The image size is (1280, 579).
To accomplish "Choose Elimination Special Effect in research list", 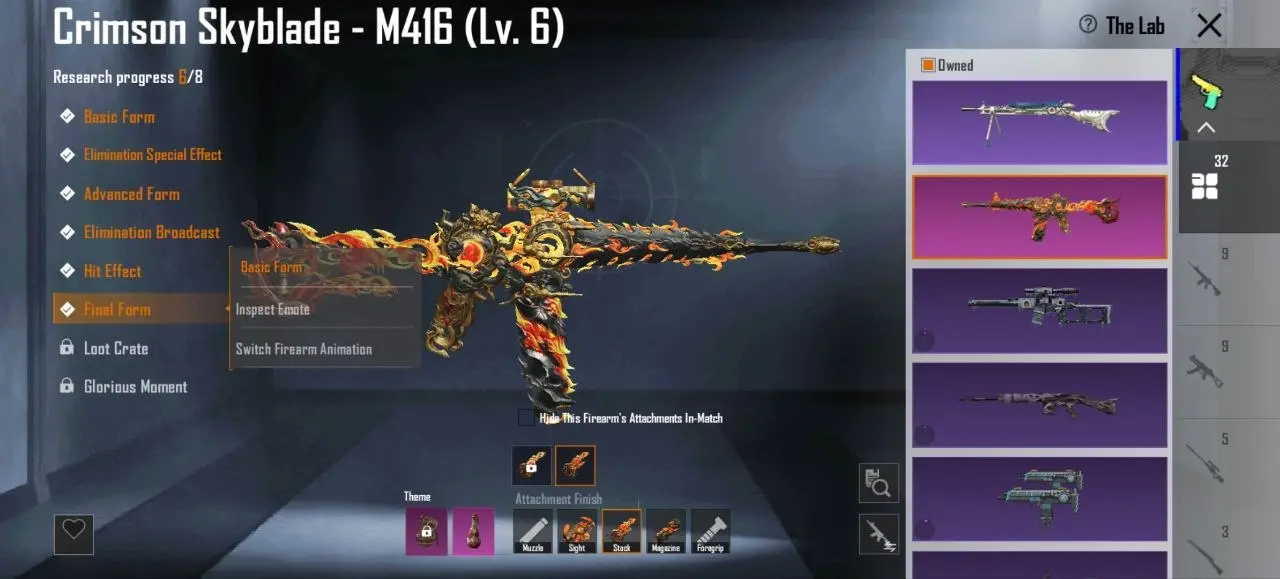I will (x=152, y=155).
